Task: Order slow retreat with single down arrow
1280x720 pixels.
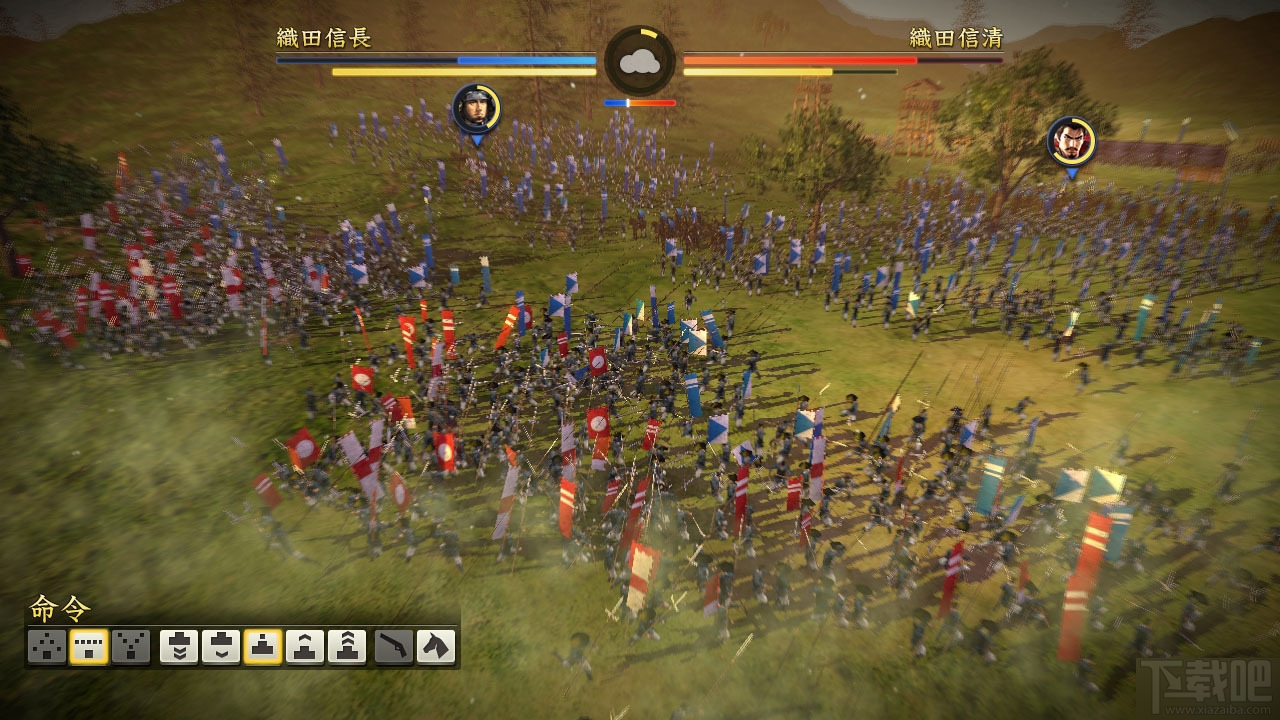Action: click(221, 647)
